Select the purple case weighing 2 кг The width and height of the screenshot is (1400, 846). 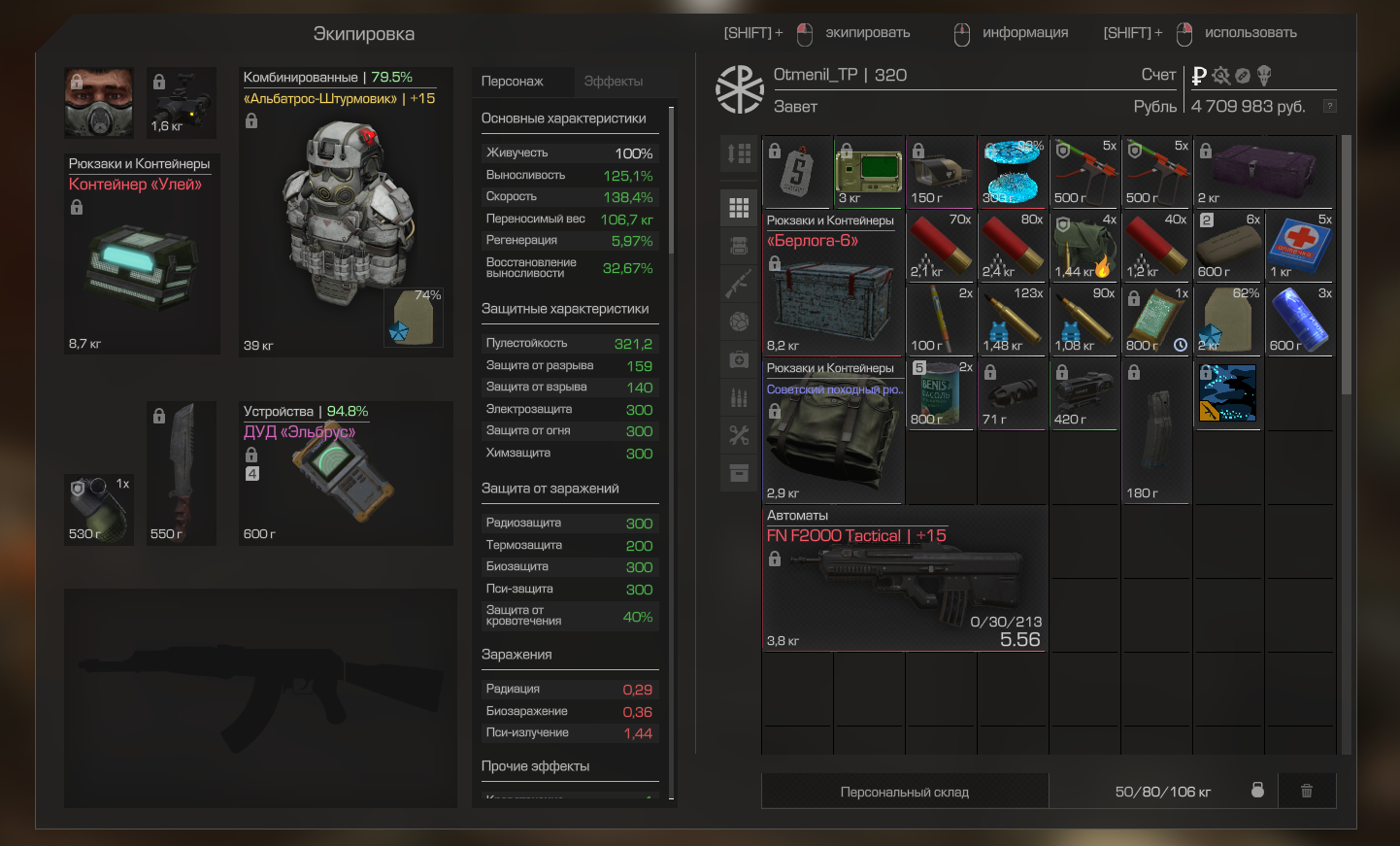[1264, 172]
